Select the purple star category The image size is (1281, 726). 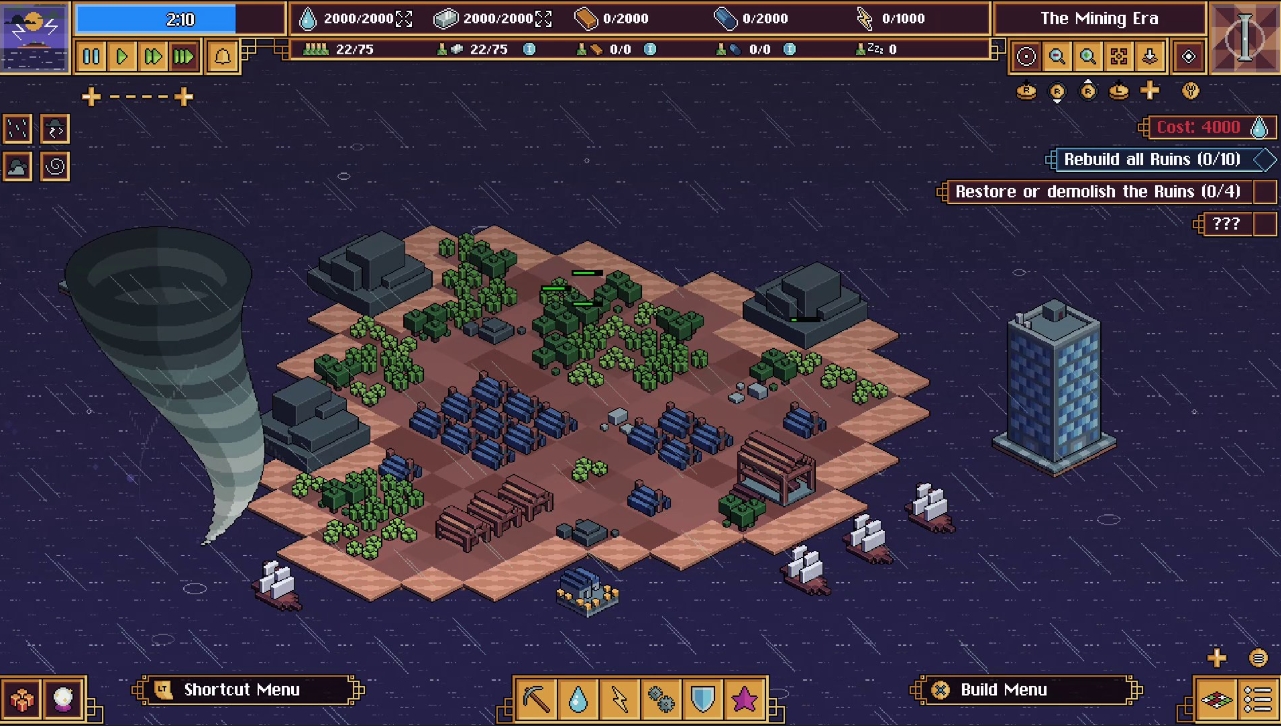click(745, 698)
